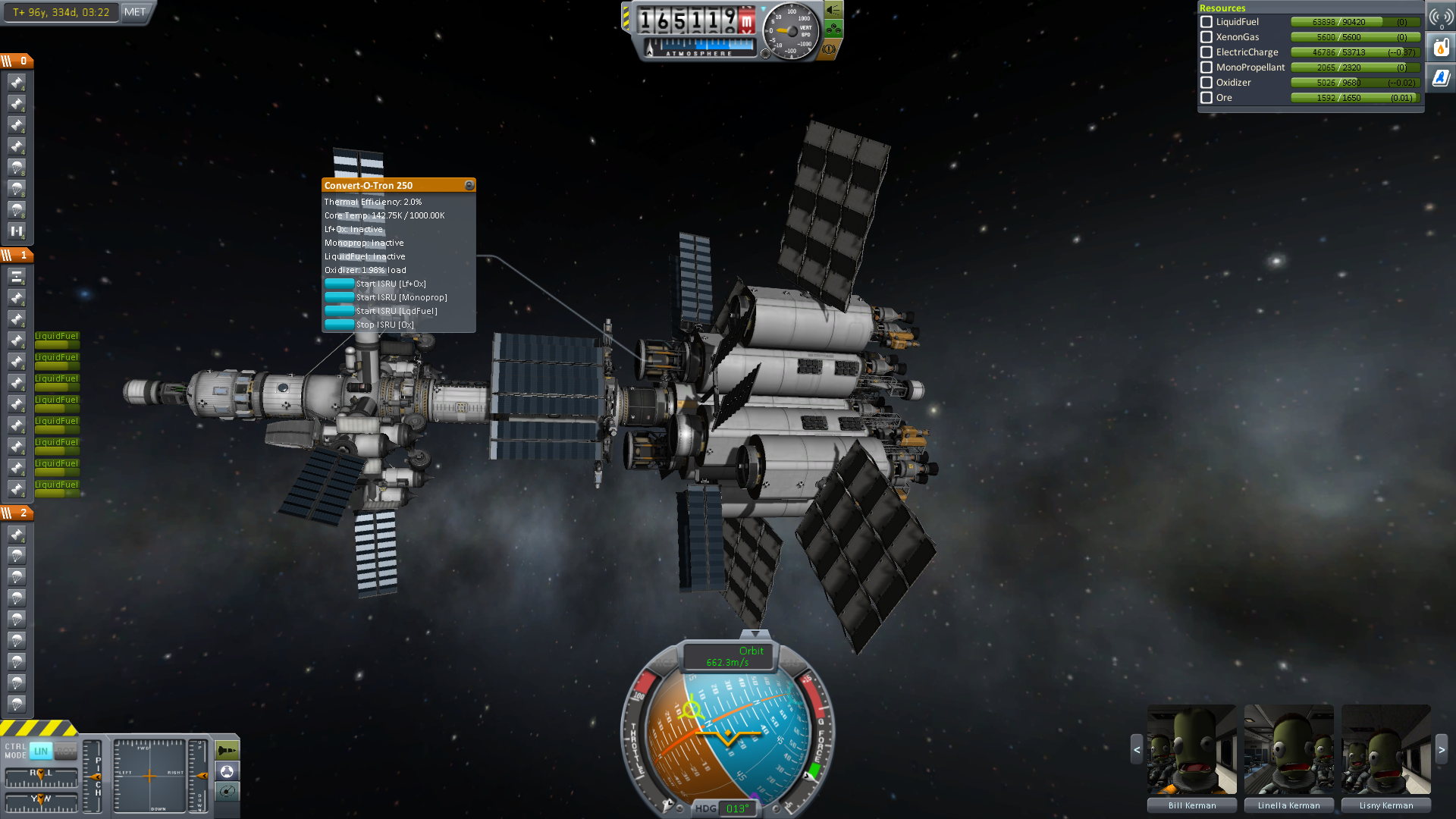Select the LIN control mode
This screenshot has width=1456, height=819.
(41, 751)
